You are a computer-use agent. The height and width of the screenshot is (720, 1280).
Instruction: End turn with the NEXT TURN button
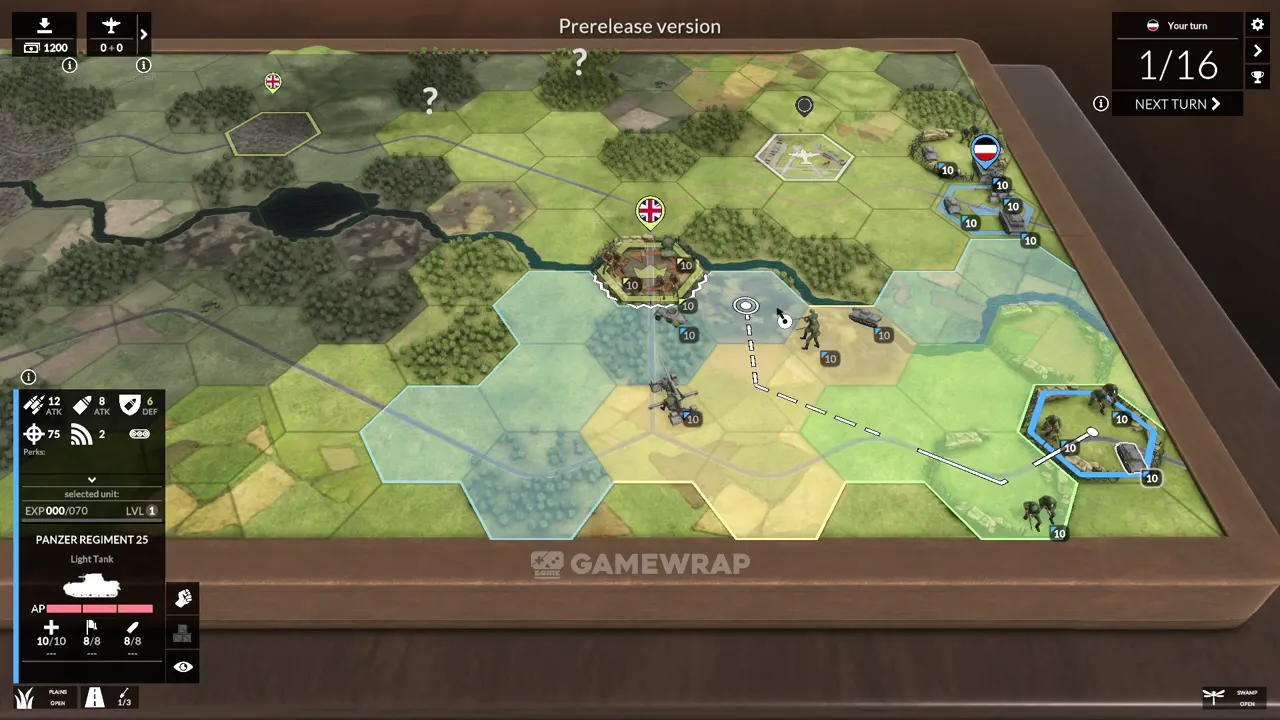[1177, 104]
